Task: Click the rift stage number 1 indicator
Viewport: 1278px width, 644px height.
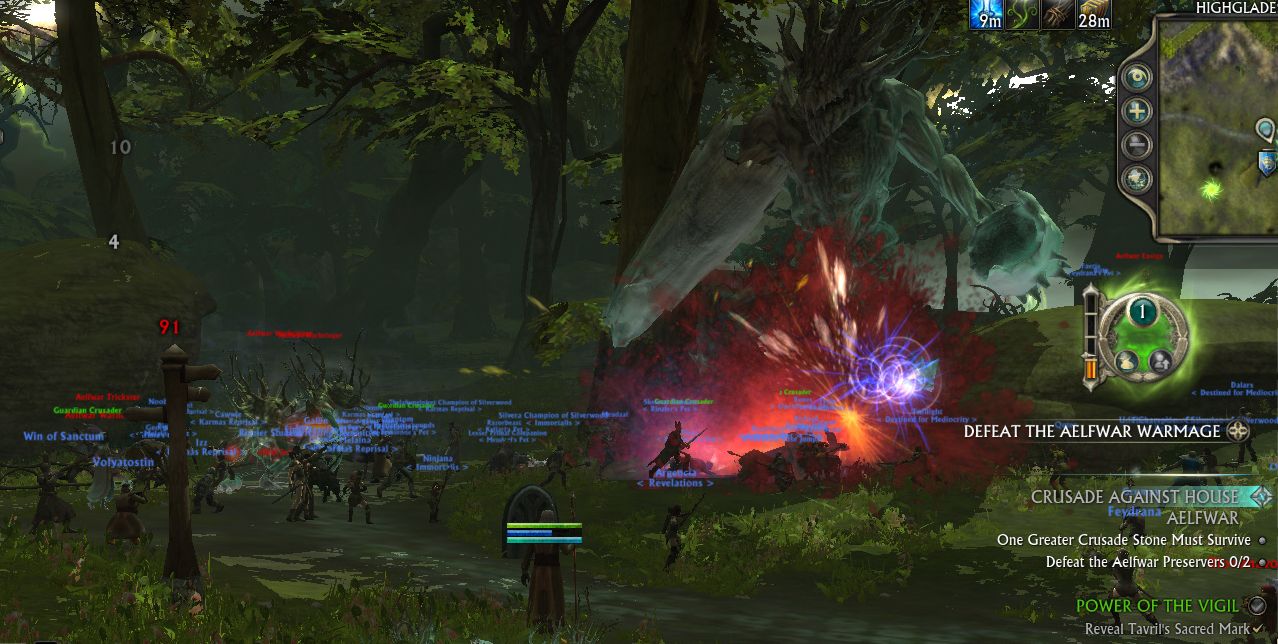Action: pos(1142,312)
